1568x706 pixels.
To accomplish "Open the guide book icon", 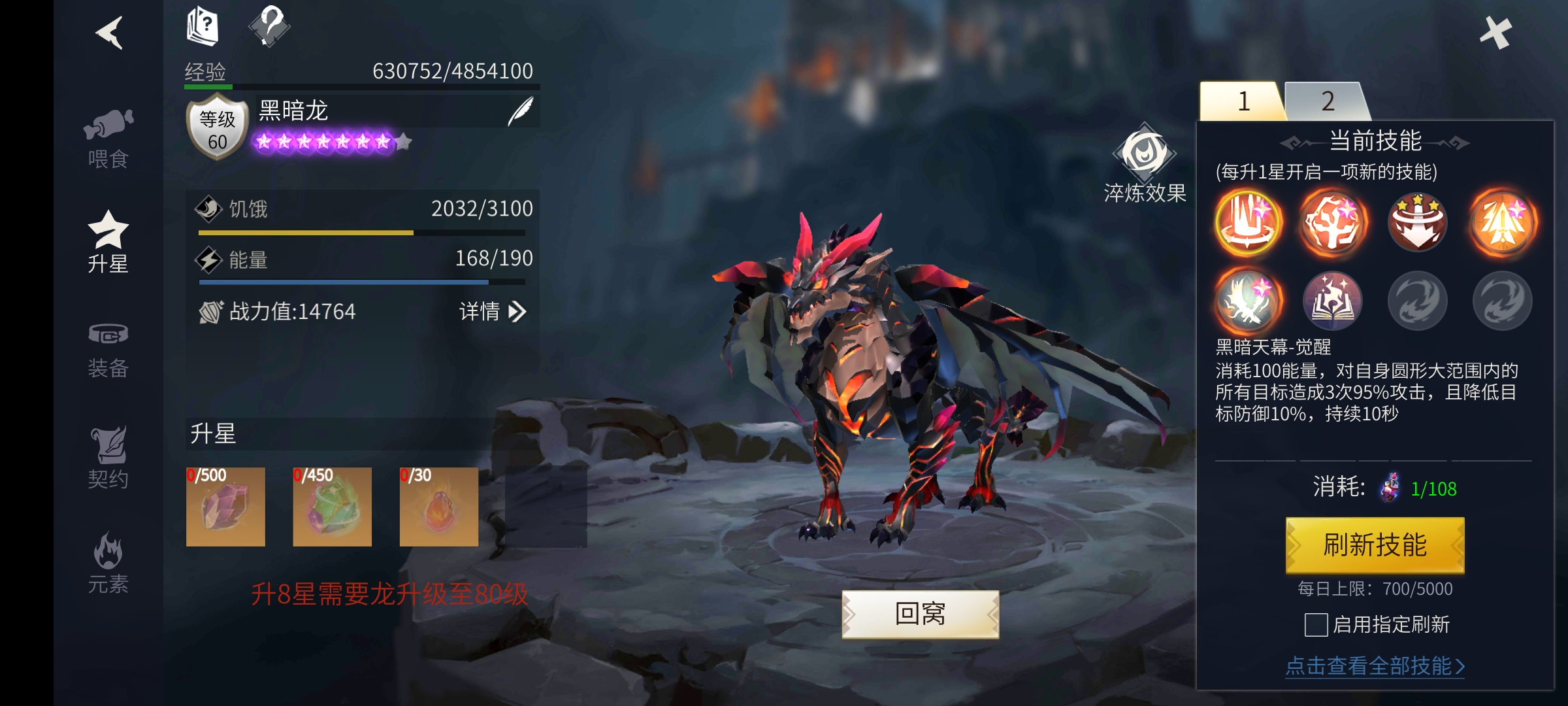I will [203, 26].
